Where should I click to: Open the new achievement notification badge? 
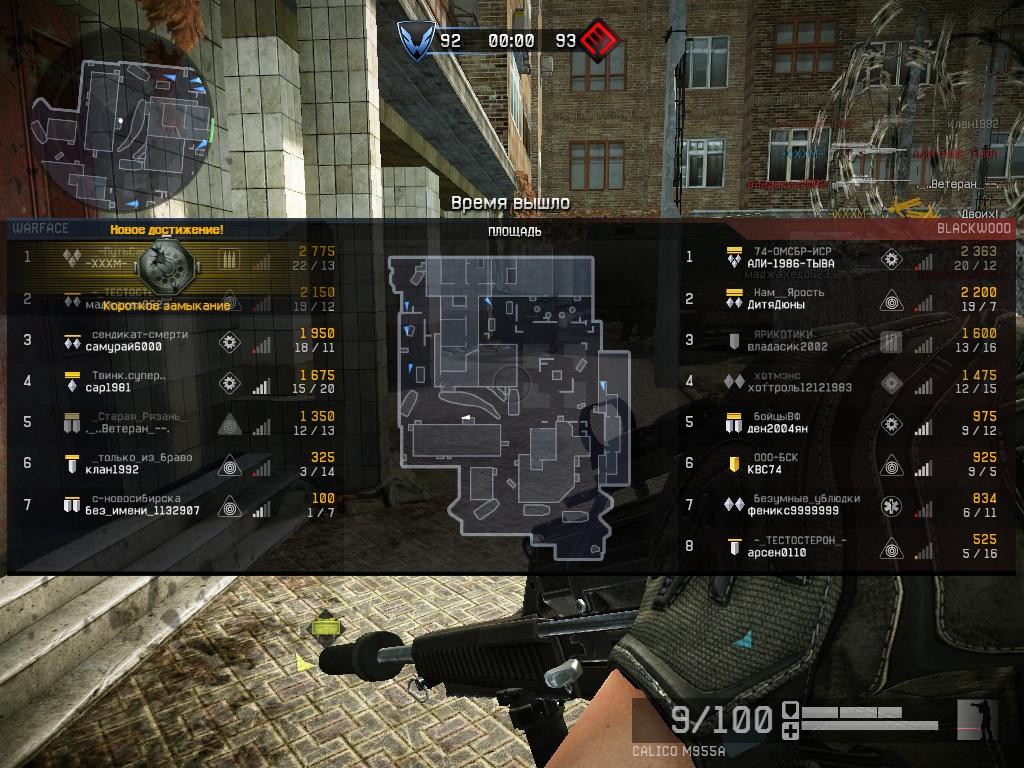(x=165, y=263)
